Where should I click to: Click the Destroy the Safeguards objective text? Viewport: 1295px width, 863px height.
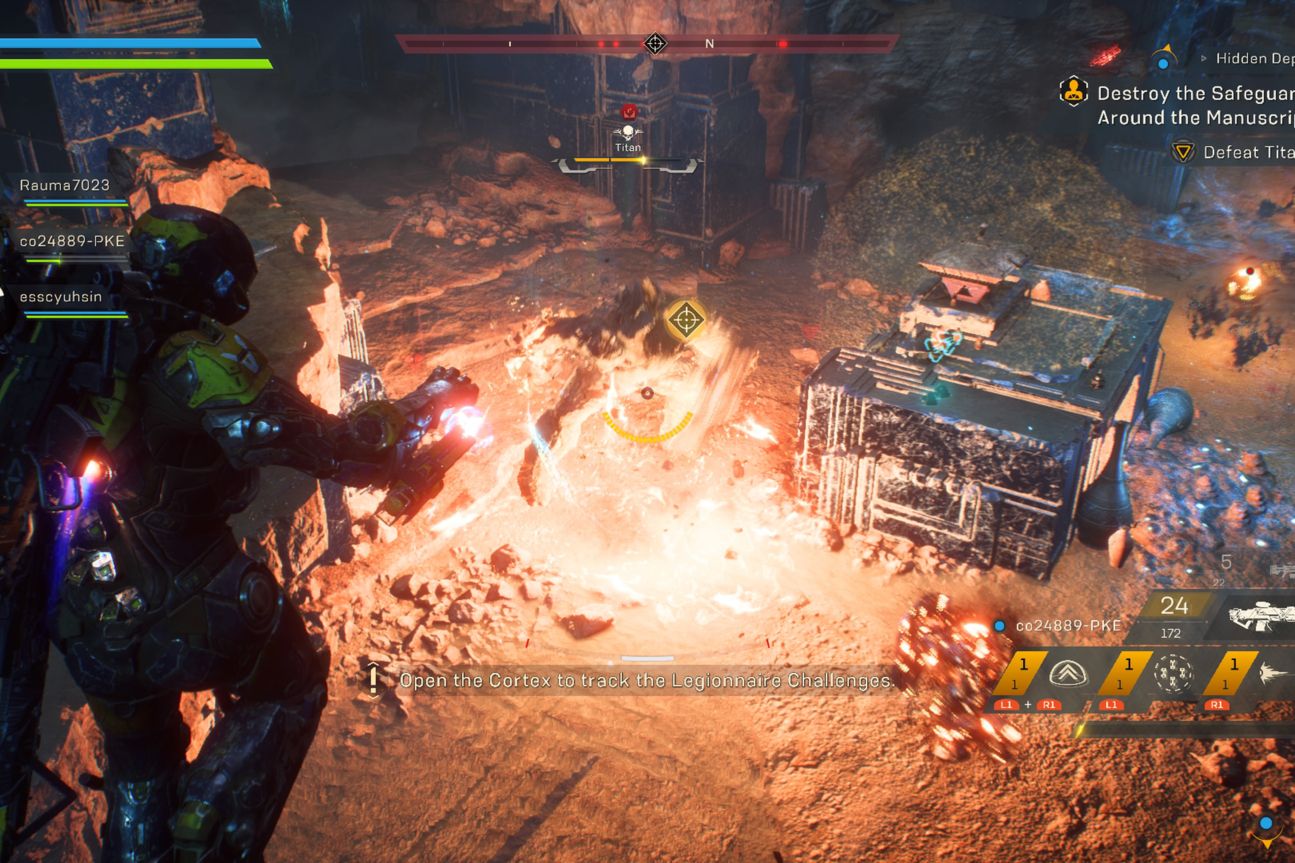click(x=1195, y=105)
